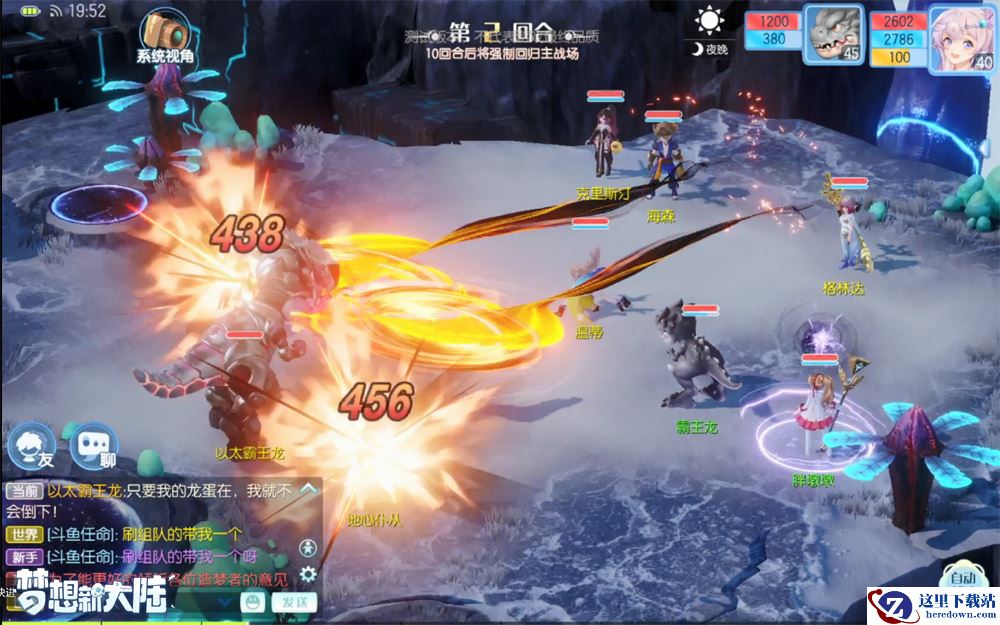Toggle auto battle mode
1000x625 pixels.
coord(962,578)
